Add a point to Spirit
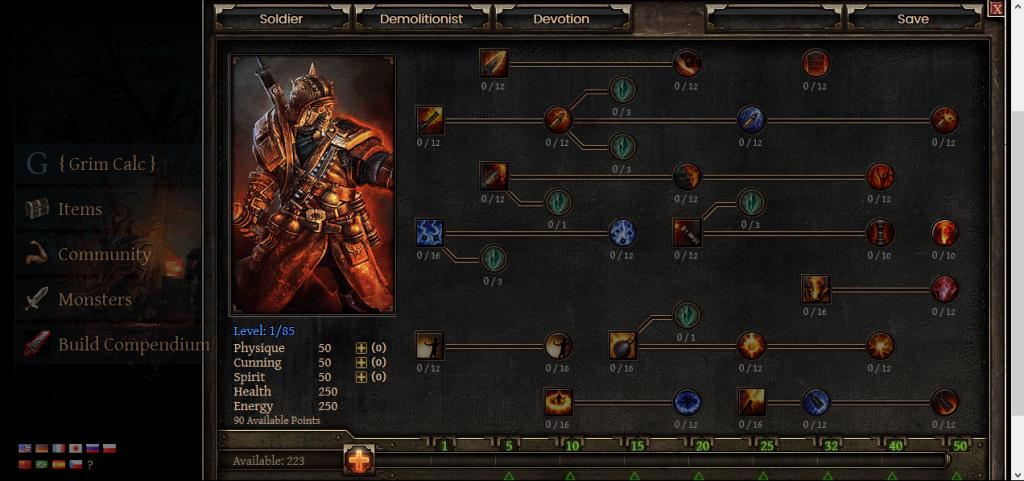The height and width of the screenshot is (481, 1024). point(361,377)
